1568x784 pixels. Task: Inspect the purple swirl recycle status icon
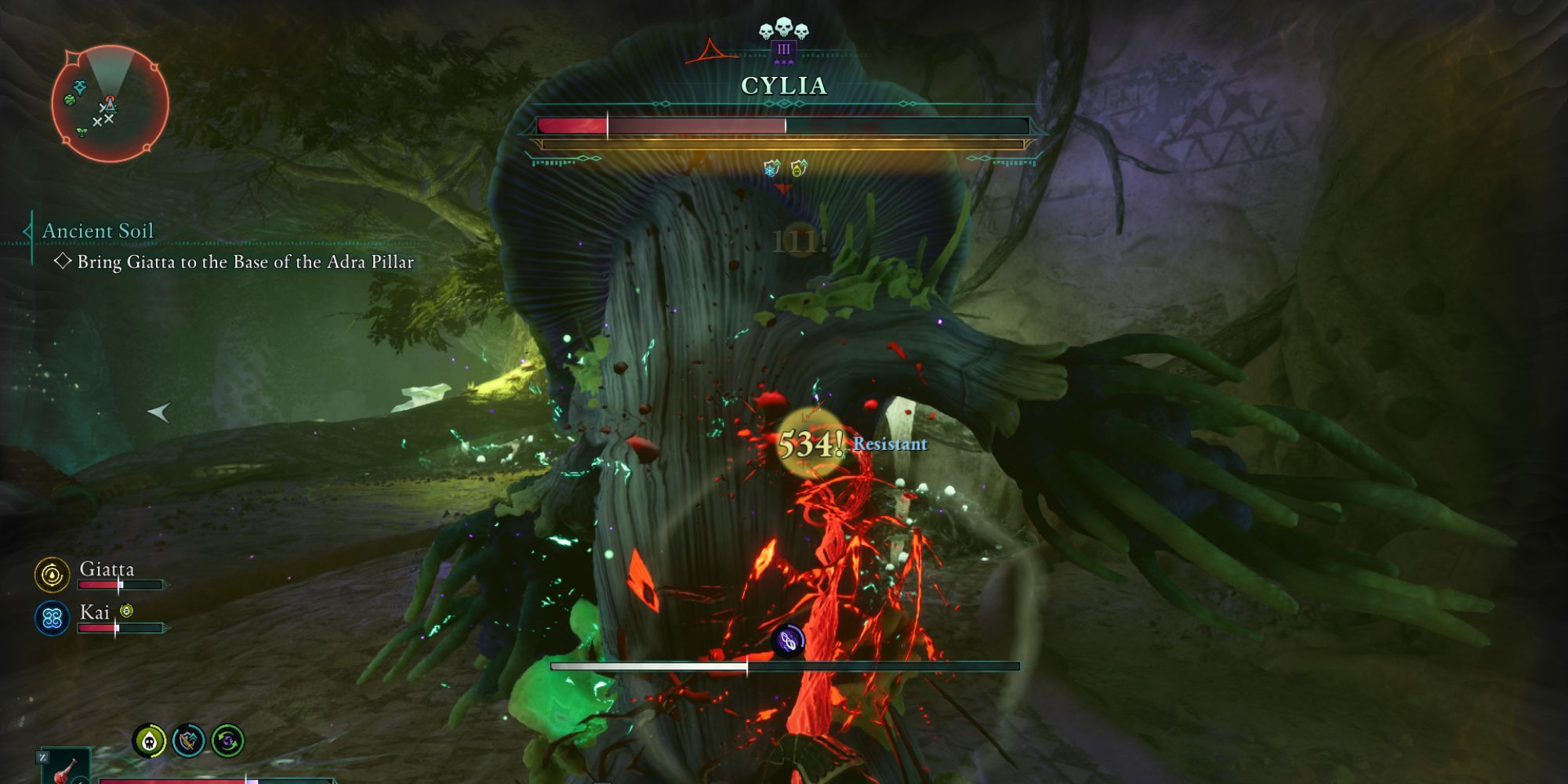pyautogui.click(x=227, y=741)
